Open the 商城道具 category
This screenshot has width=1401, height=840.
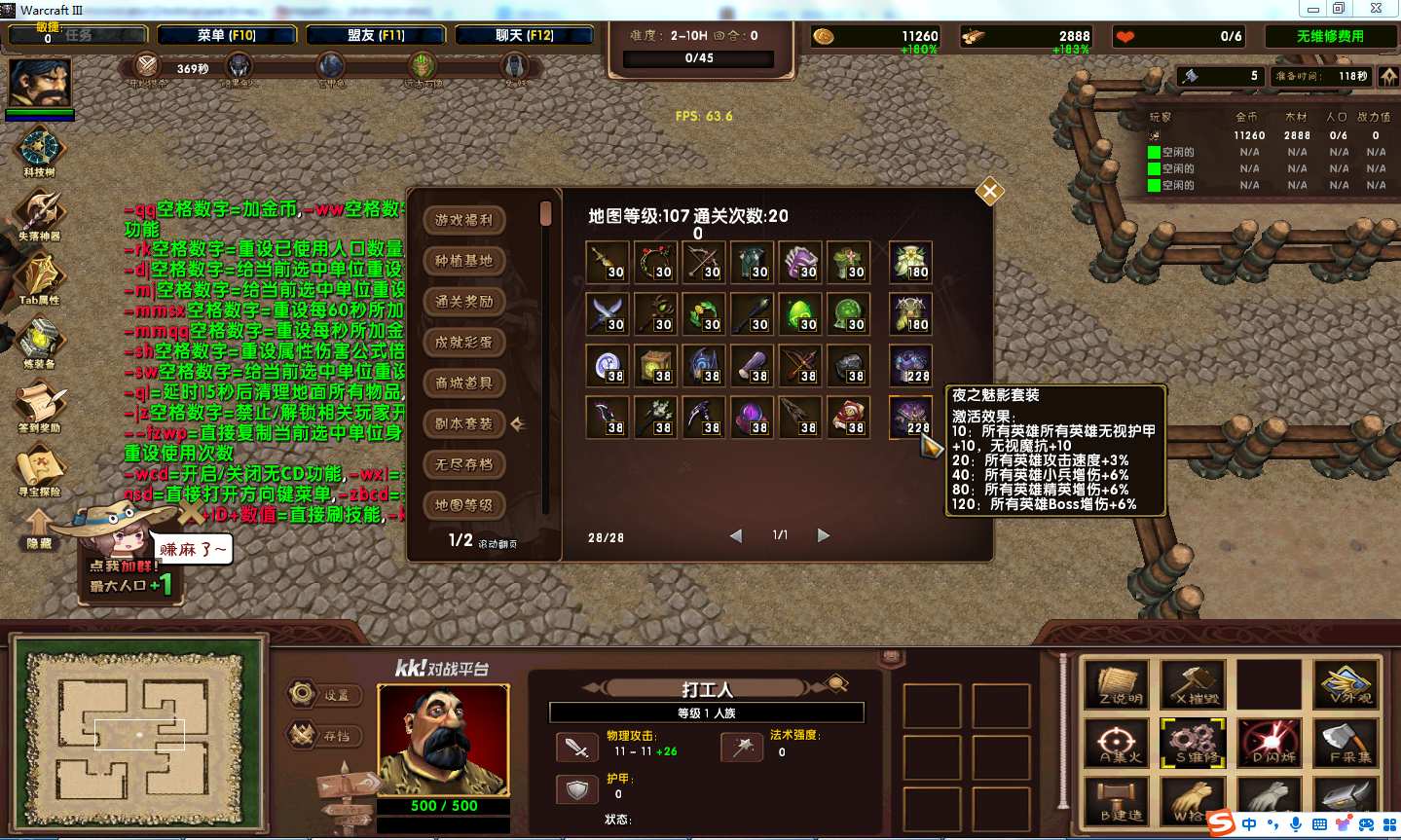tap(464, 383)
